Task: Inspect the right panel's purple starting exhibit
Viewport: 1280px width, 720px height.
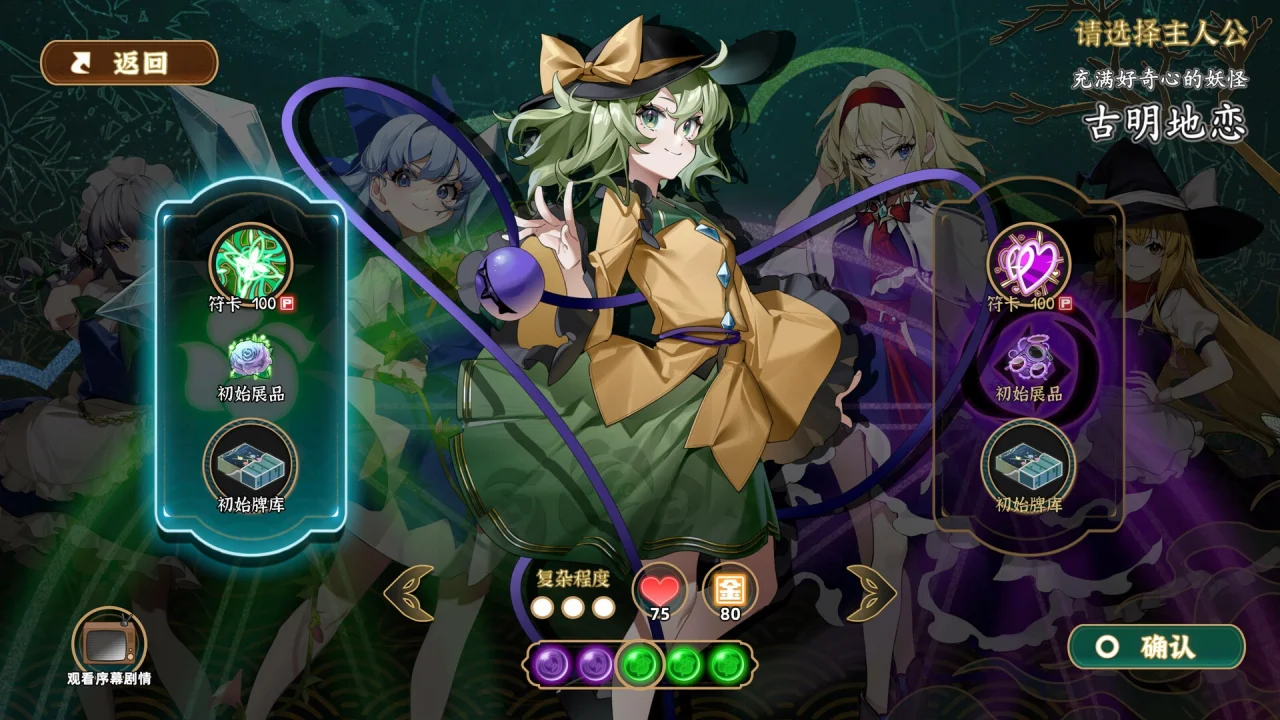Action: click(1029, 358)
